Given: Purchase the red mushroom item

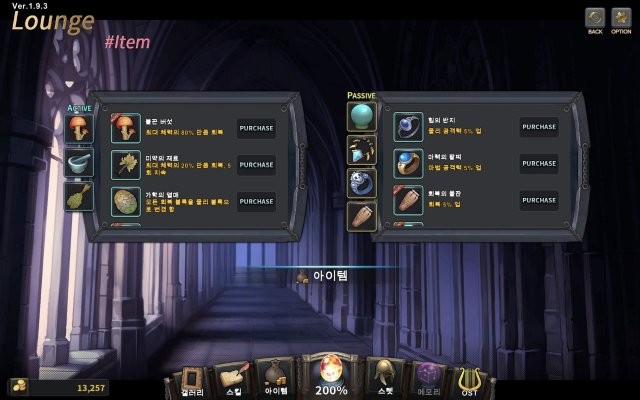Looking at the screenshot, I should 256,128.
